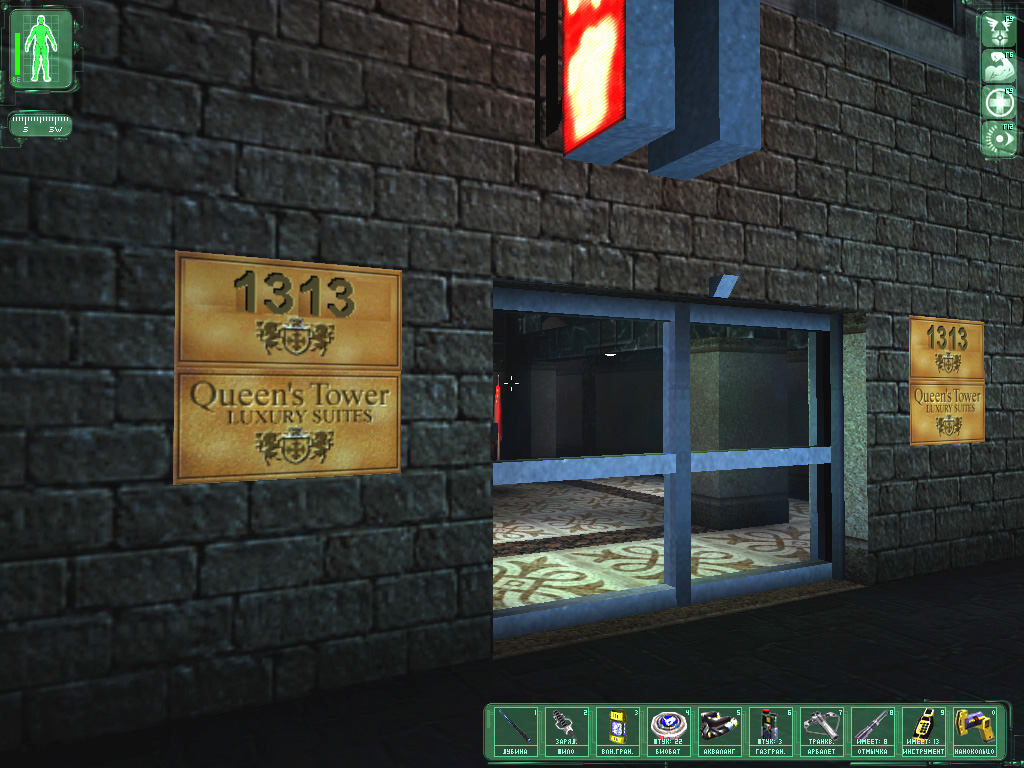Screen dimensions: 1024x768
Task: Activate the medical cross regeneration augmentation
Action: [999, 102]
